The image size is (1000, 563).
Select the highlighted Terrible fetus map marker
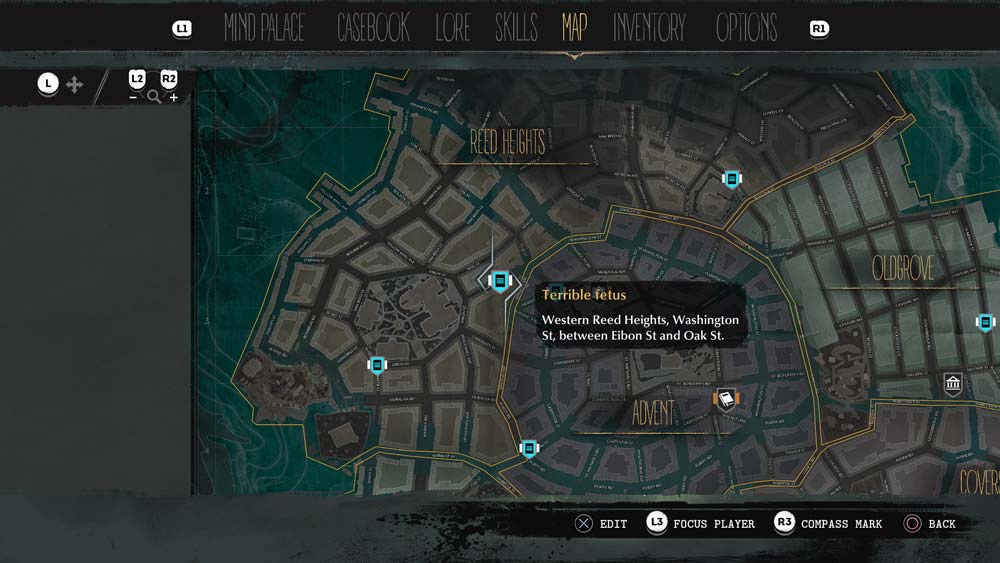(500, 282)
